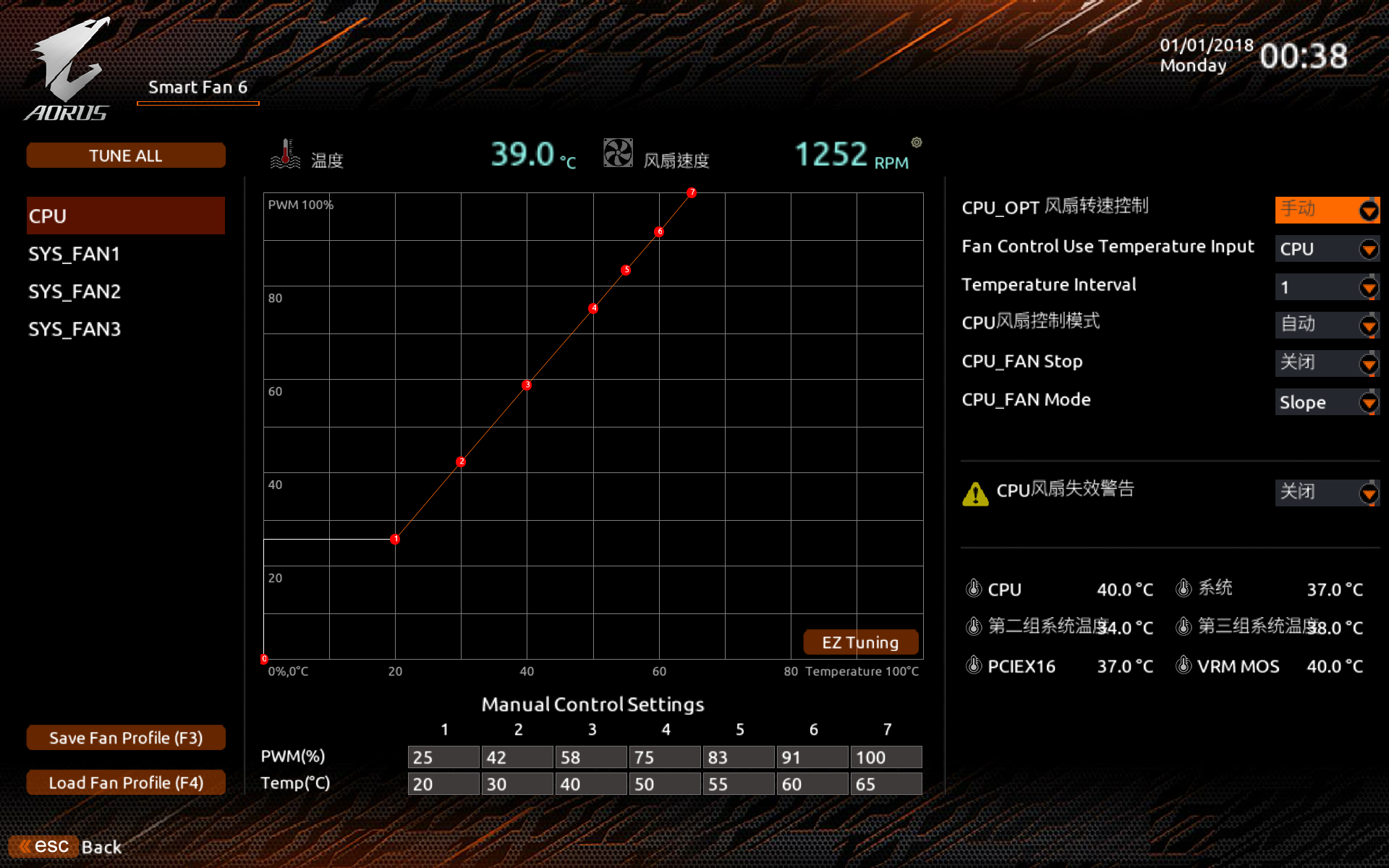Image resolution: width=1389 pixels, height=868 pixels.
Task: Click Save Fan Profile (F3)
Action: click(125, 737)
